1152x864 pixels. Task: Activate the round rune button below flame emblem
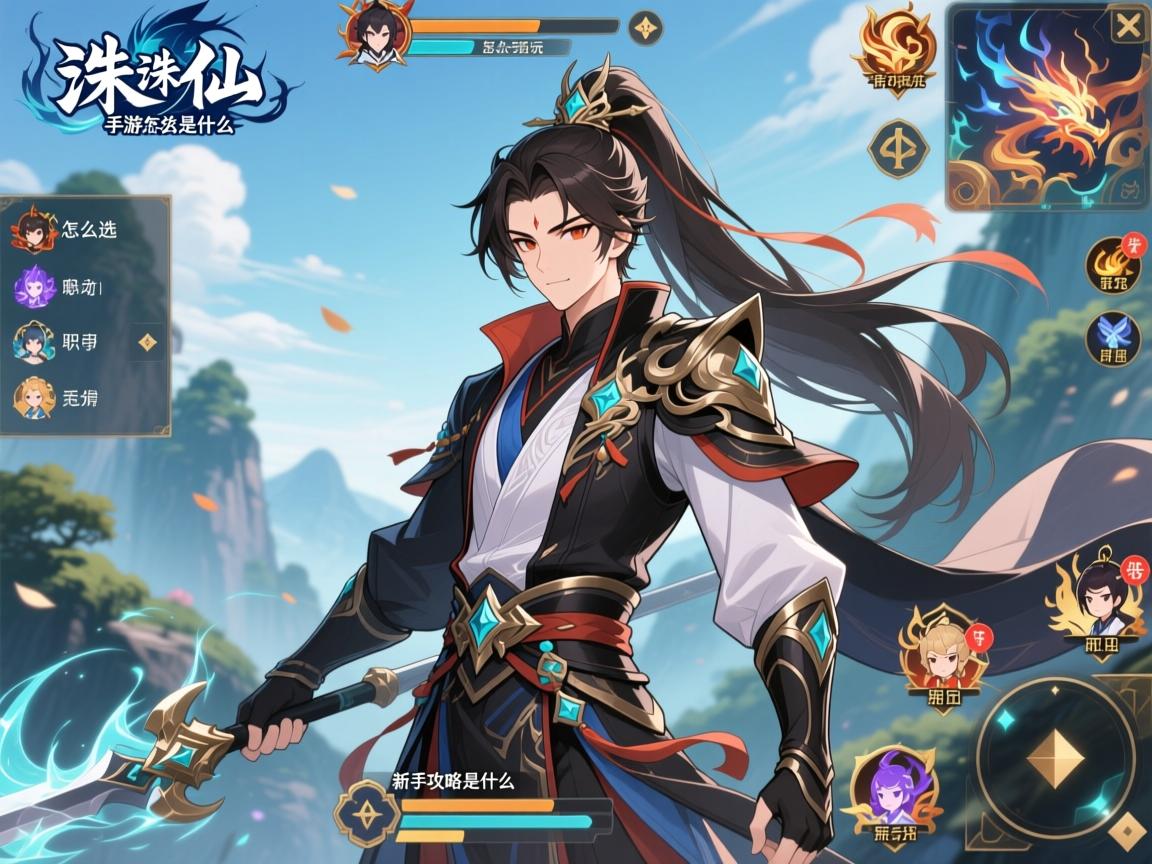pyautogui.click(x=898, y=149)
